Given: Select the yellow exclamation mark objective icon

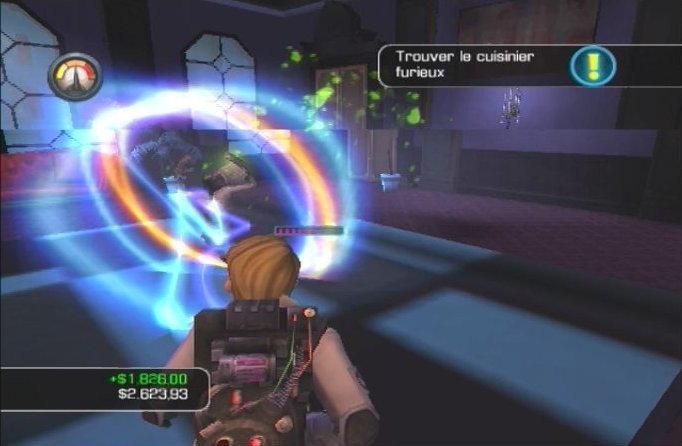Looking at the screenshot, I should click(x=592, y=65).
